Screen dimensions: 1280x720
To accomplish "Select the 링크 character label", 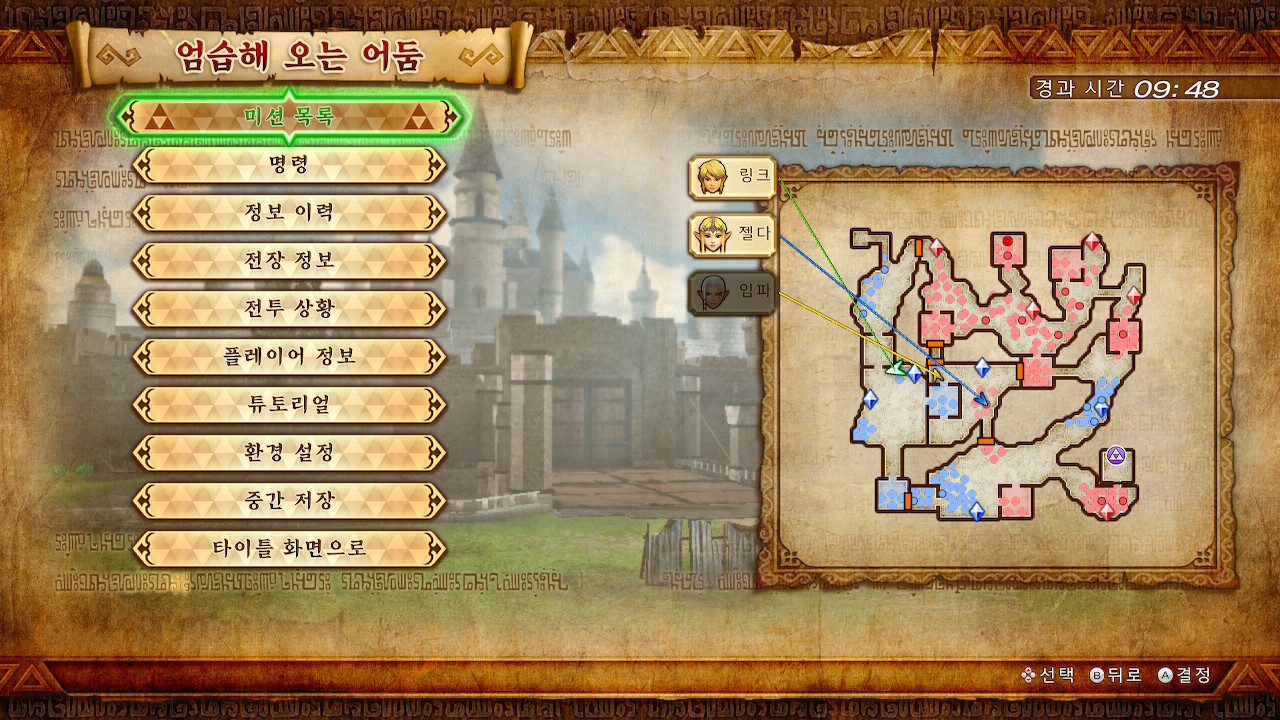I will coord(733,177).
